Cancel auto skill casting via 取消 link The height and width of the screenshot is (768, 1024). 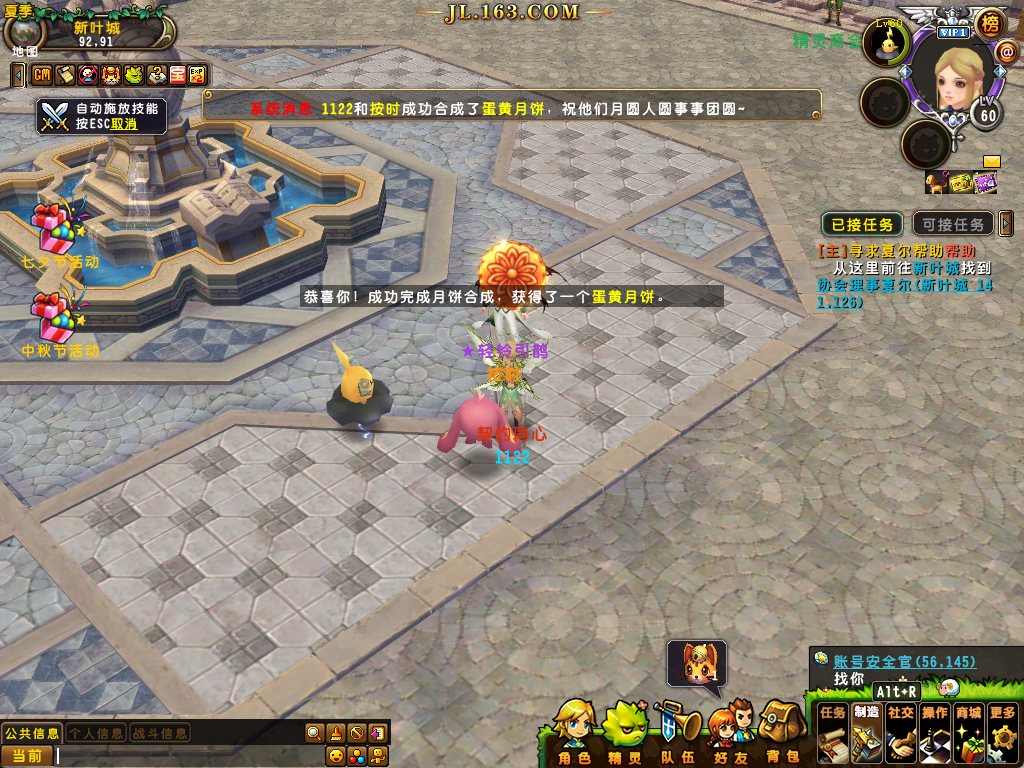coord(124,124)
